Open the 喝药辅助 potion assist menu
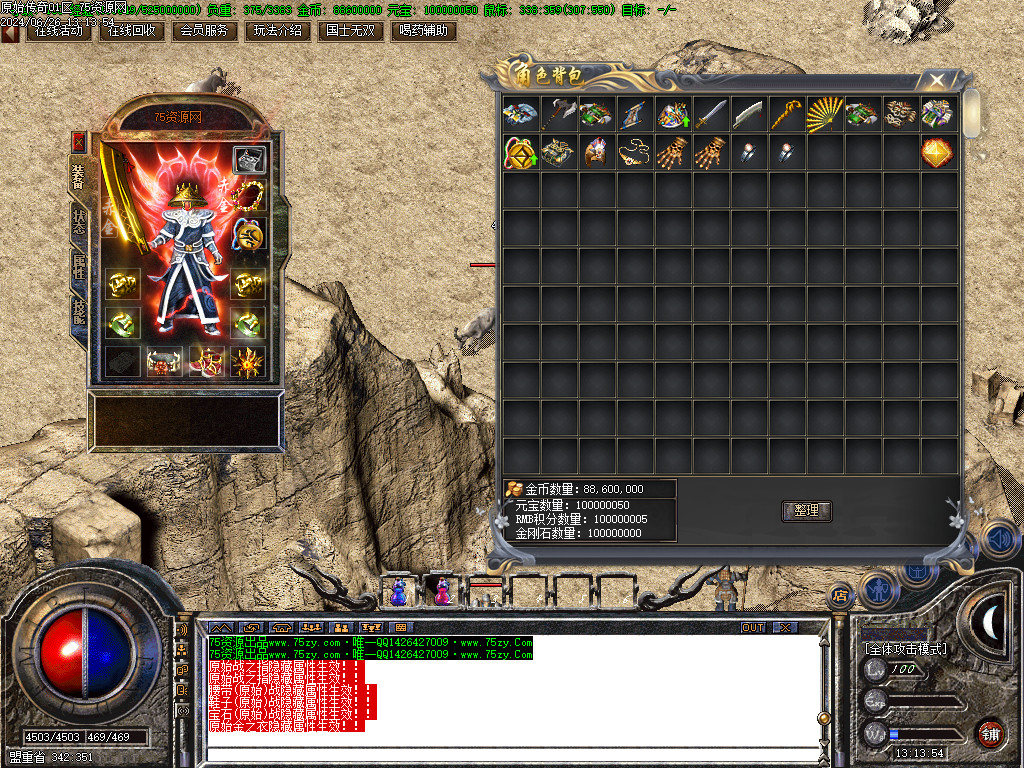Screen dimensions: 1024x768 click(422, 31)
